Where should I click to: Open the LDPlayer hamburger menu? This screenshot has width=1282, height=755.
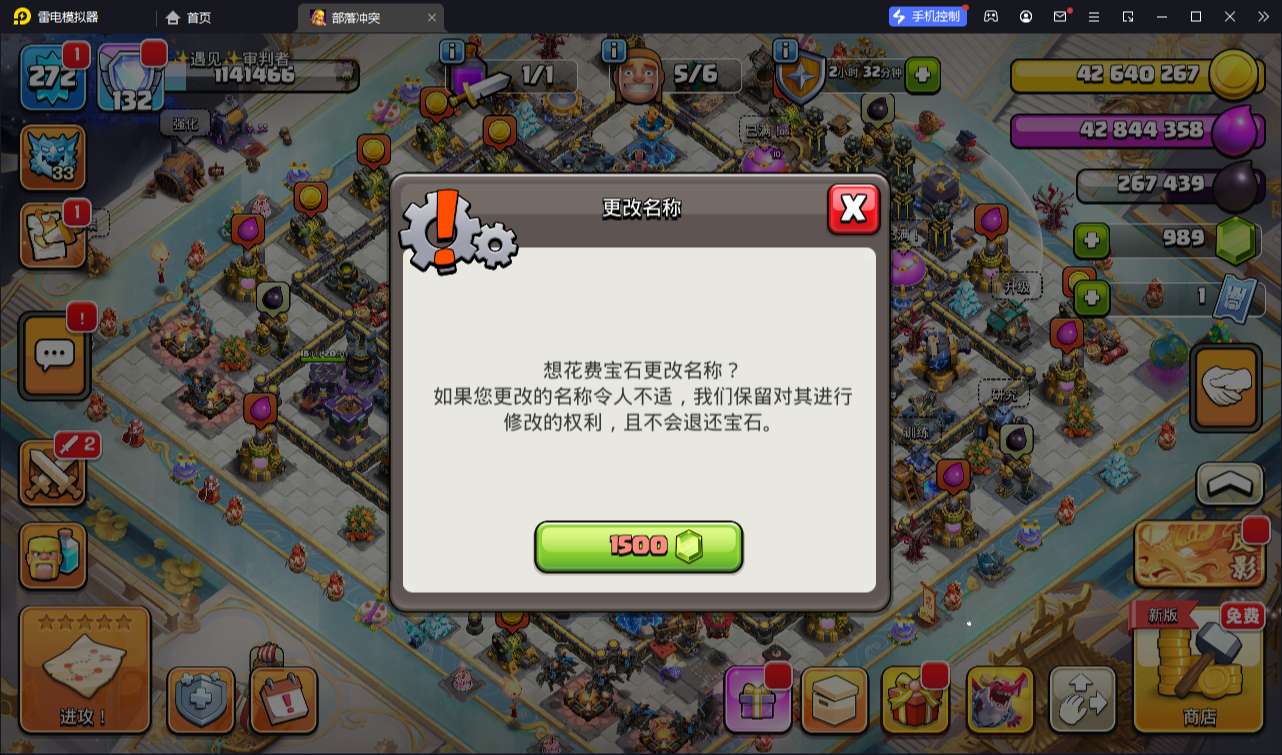(x=1095, y=16)
